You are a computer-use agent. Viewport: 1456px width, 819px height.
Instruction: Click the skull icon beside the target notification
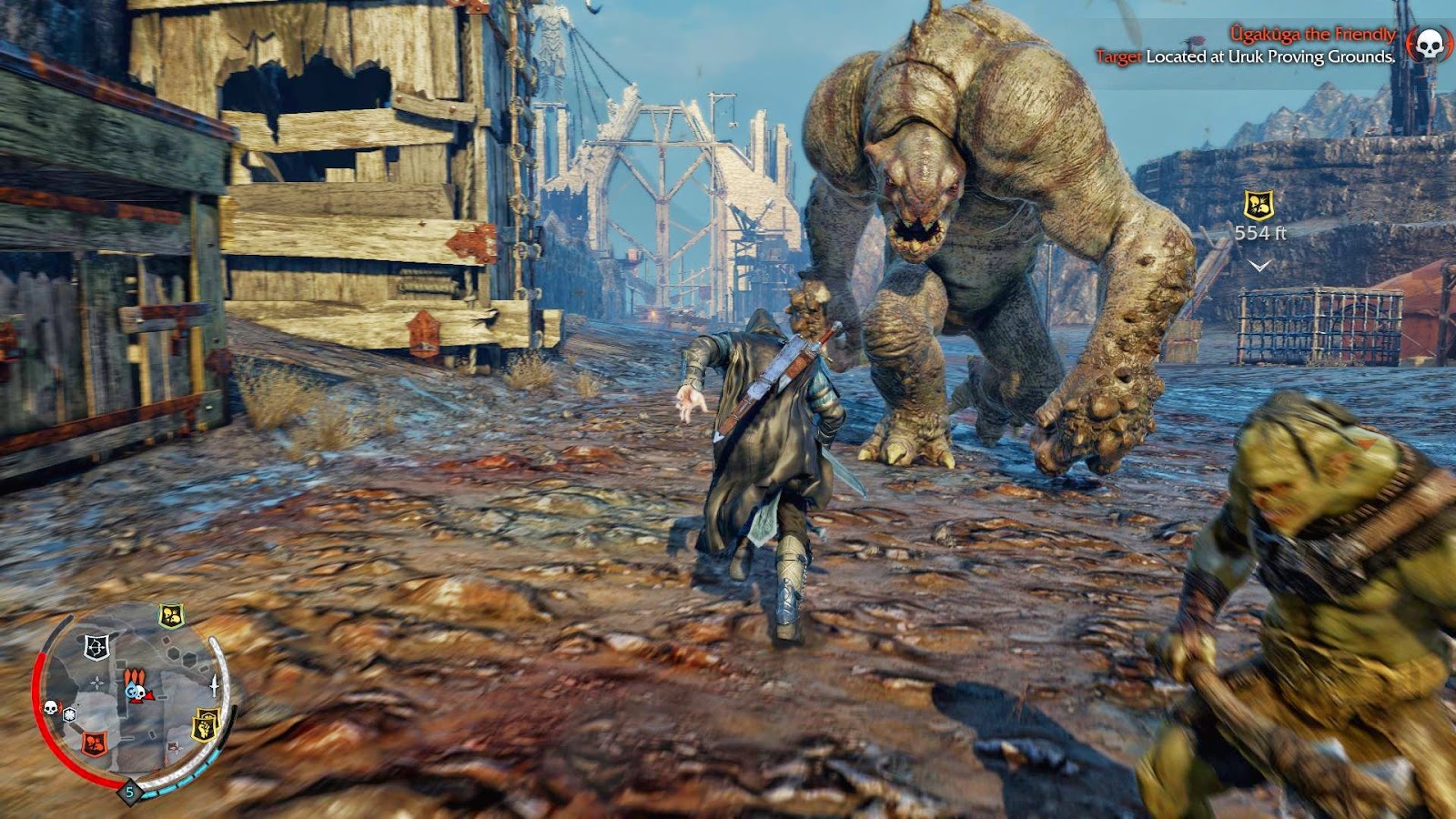pyautogui.click(x=1429, y=44)
